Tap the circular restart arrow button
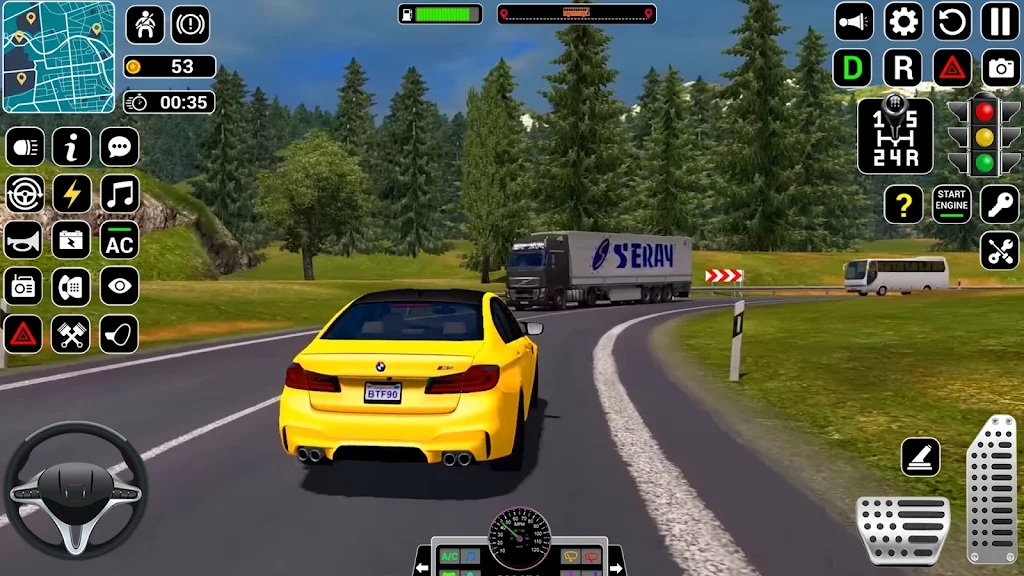Viewport: 1024px width, 576px height. [952, 21]
